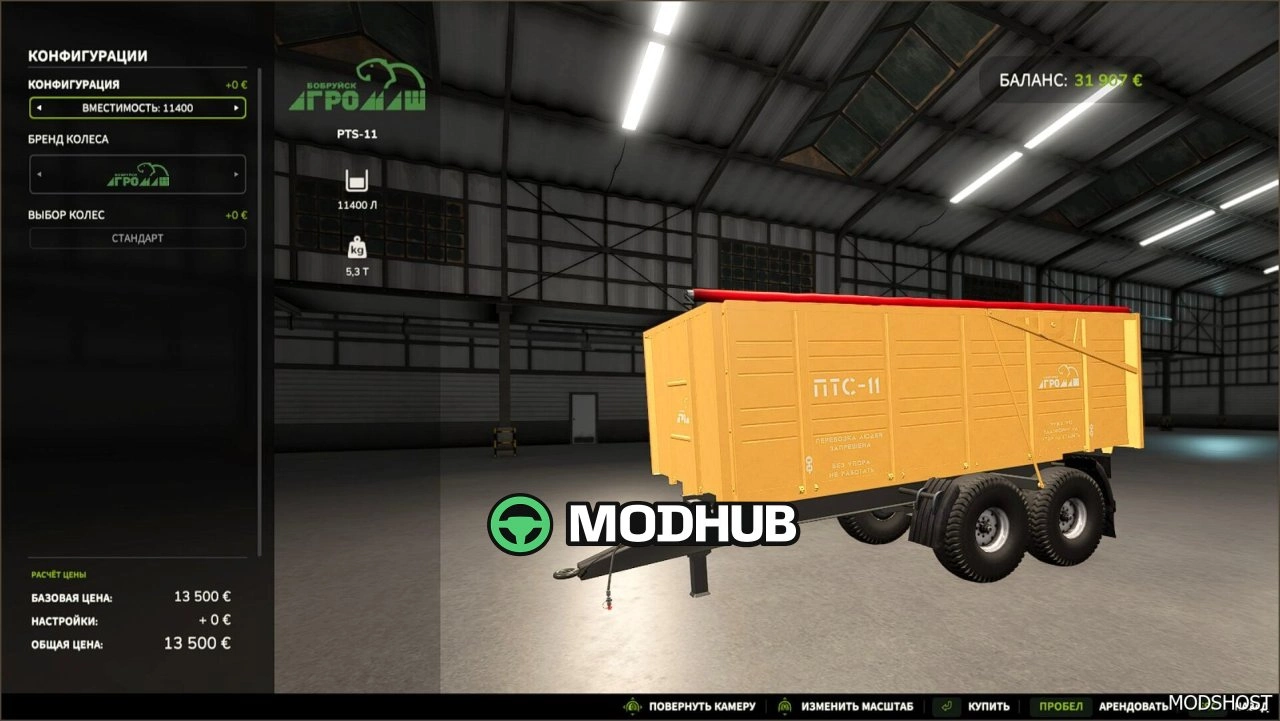Click the change scale icon on bottom bar

pos(784,705)
